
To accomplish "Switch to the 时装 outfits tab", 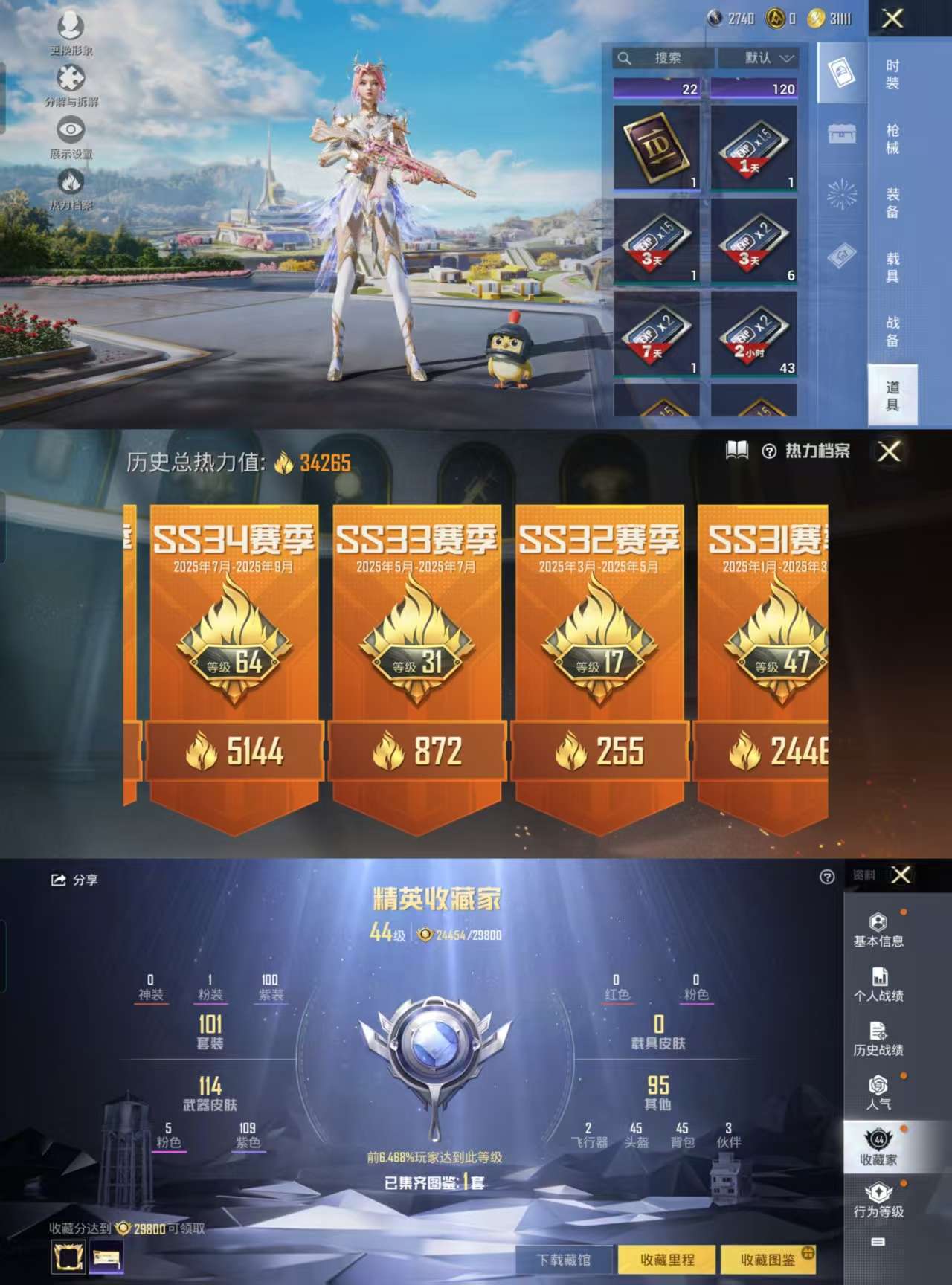I will [892, 74].
